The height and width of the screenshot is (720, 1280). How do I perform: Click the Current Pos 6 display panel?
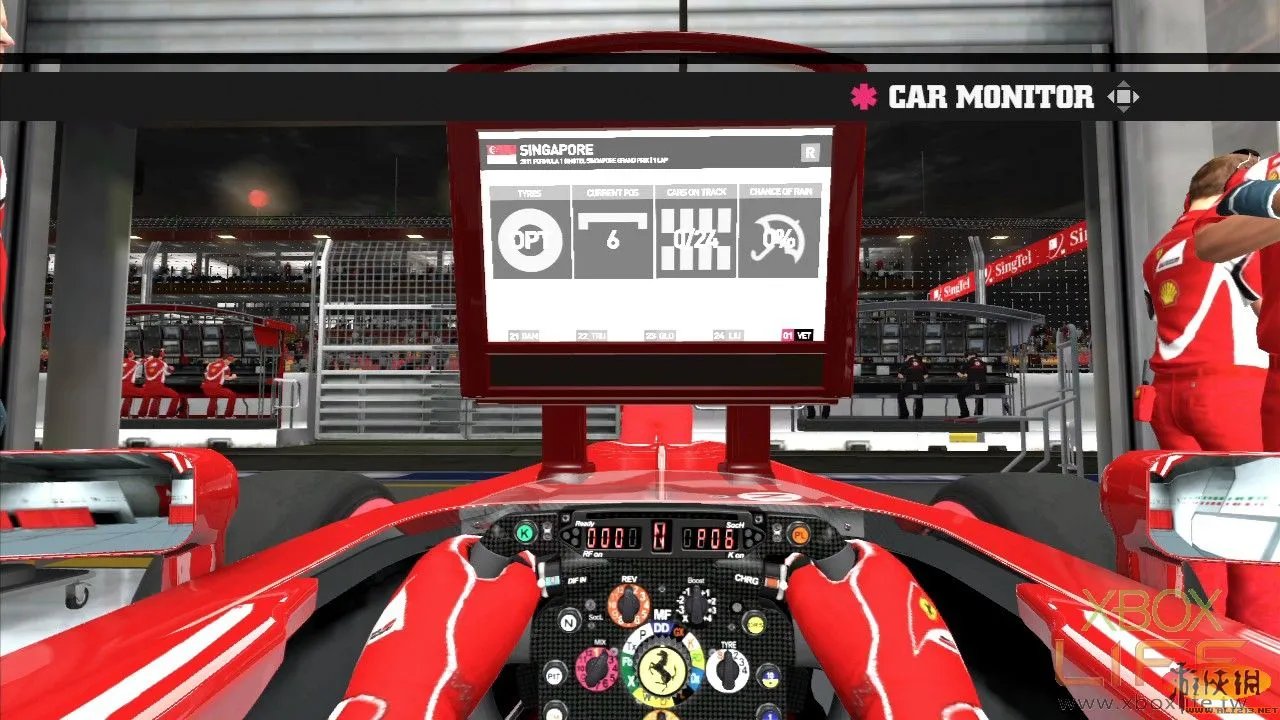613,239
